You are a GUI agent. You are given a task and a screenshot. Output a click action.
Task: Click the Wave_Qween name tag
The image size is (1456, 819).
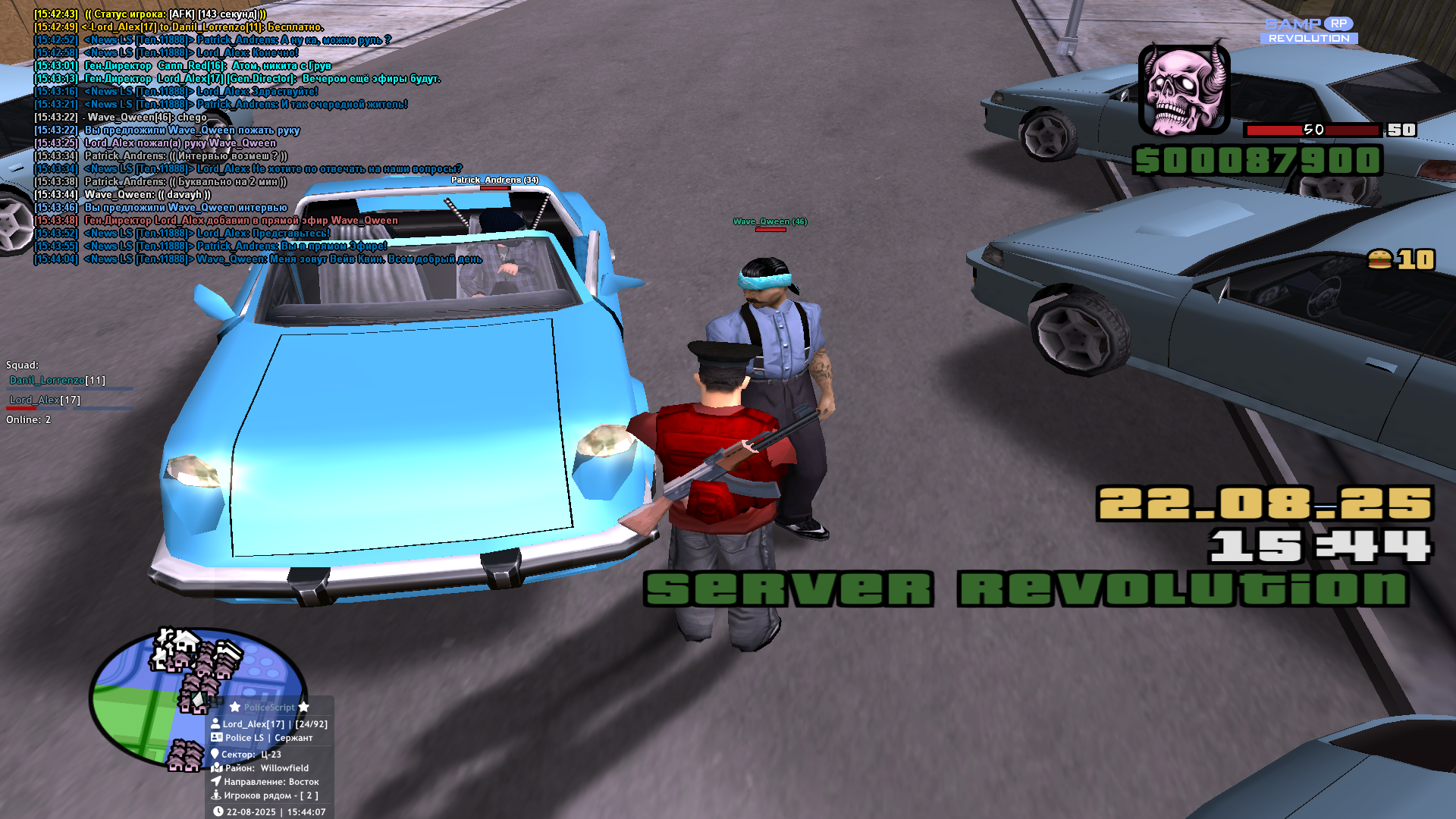pyautogui.click(x=770, y=222)
